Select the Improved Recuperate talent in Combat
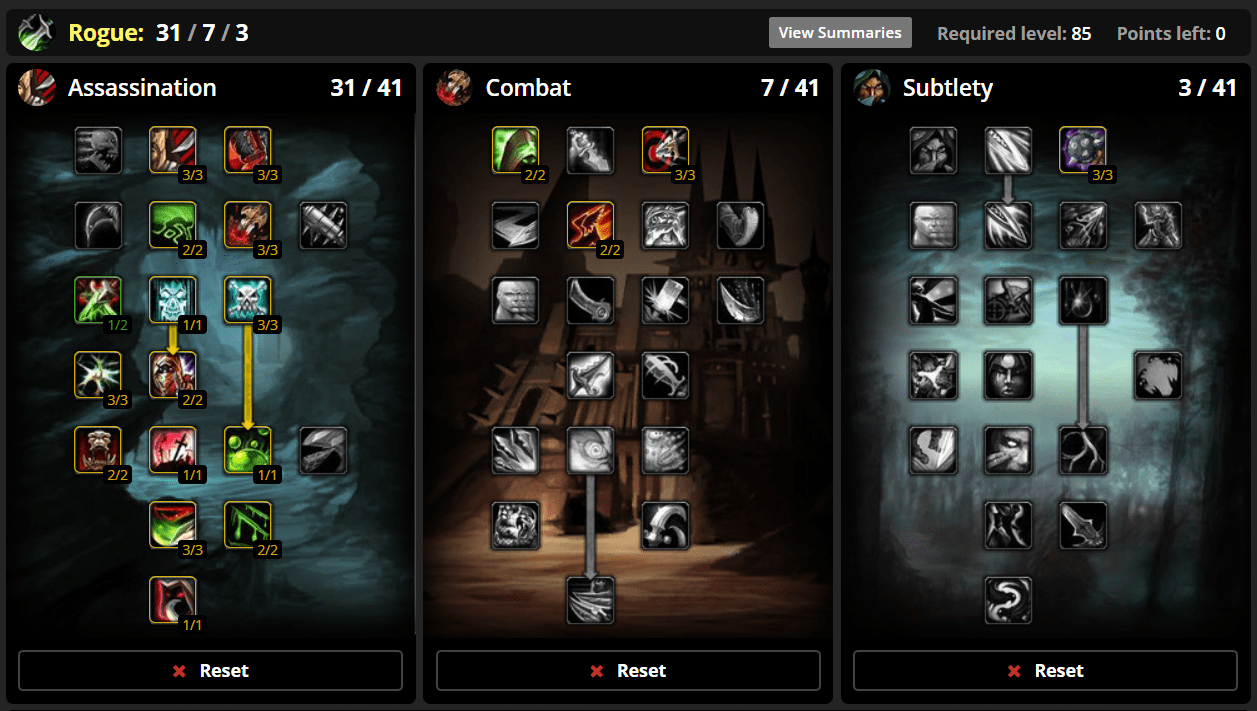This screenshot has height=711, width=1257. point(516,150)
